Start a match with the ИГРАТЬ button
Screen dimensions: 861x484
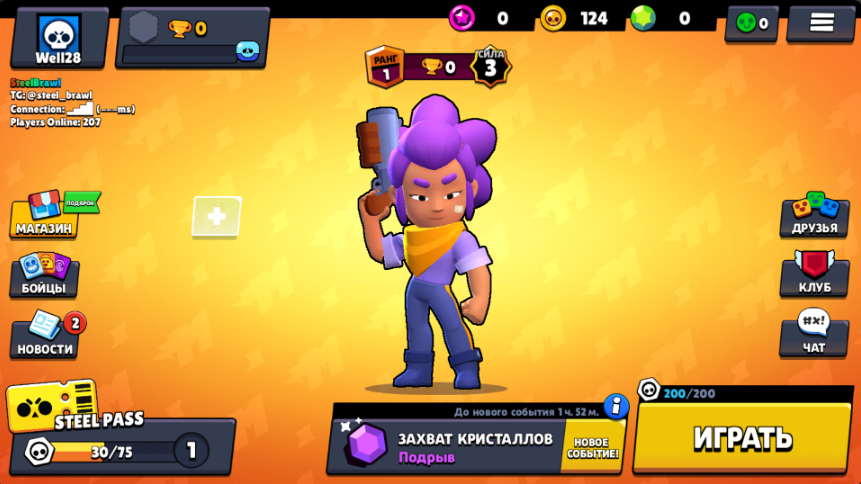coord(742,438)
